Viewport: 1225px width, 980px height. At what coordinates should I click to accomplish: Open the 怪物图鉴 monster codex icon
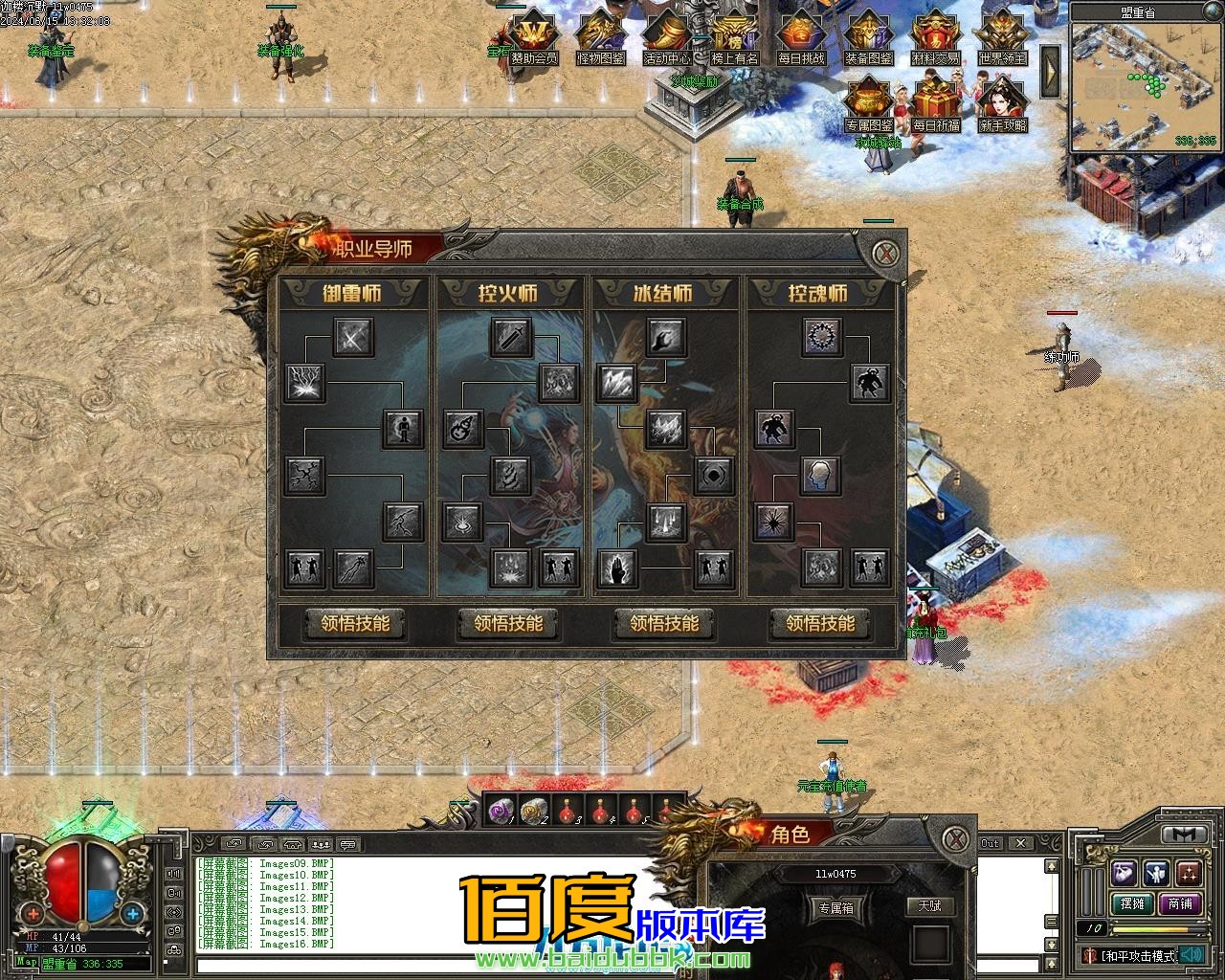[x=600, y=33]
